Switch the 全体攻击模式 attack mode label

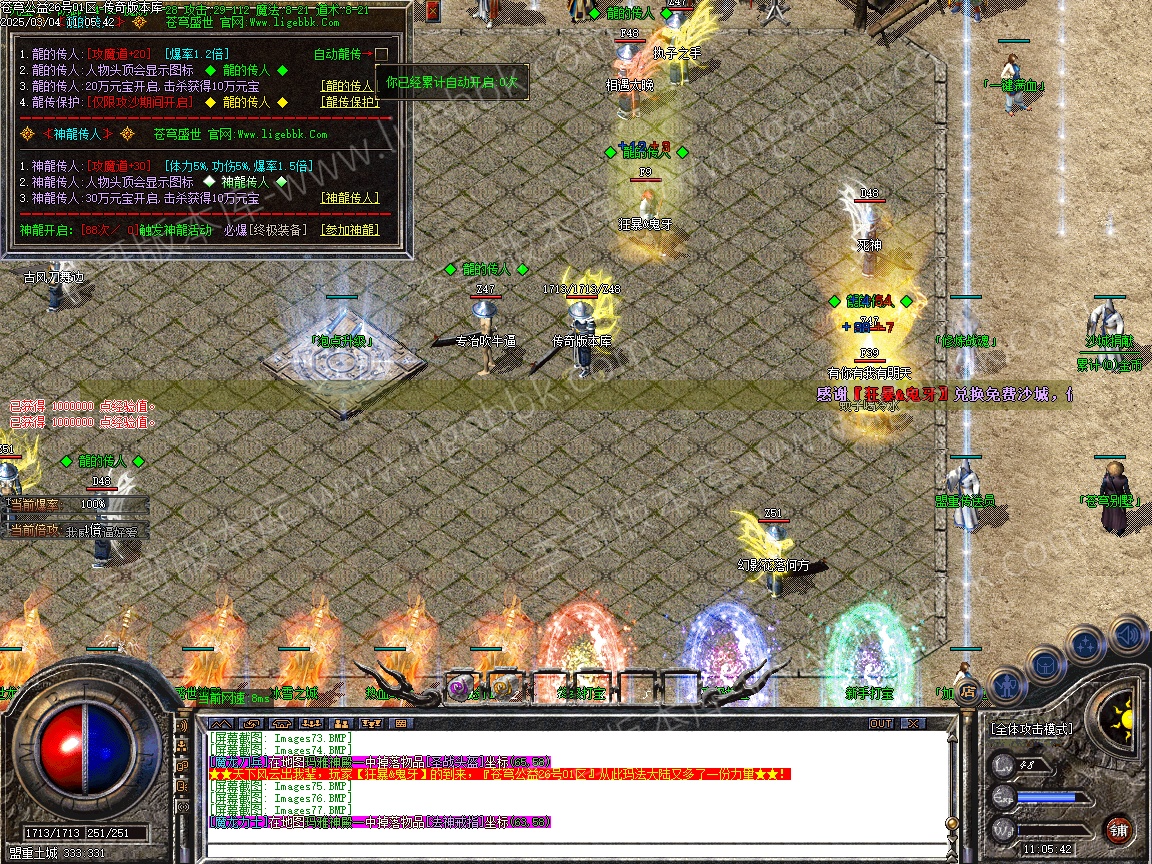[x=1032, y=729]
